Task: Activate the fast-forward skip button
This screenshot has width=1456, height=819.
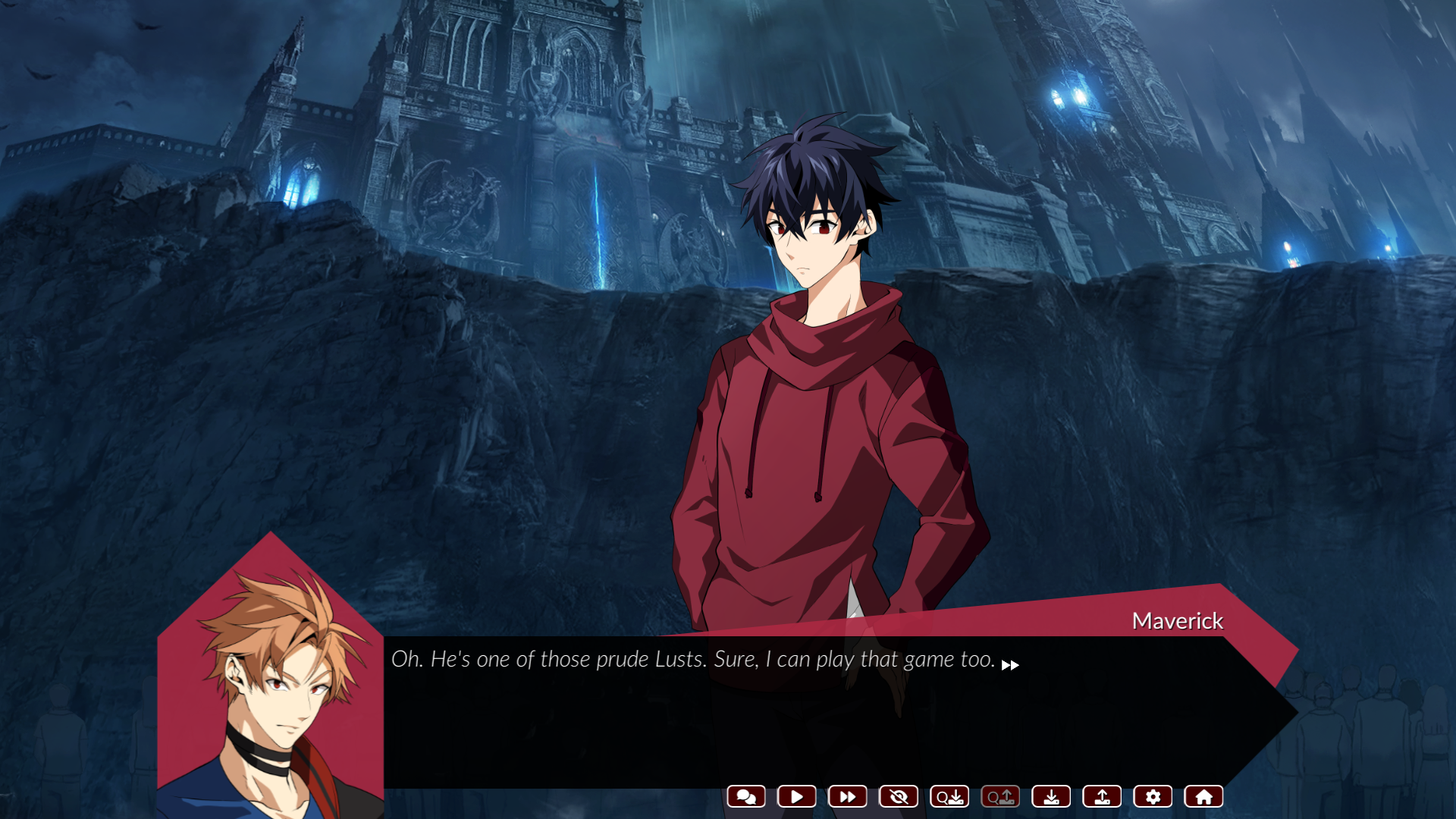Action: point(848,796)
